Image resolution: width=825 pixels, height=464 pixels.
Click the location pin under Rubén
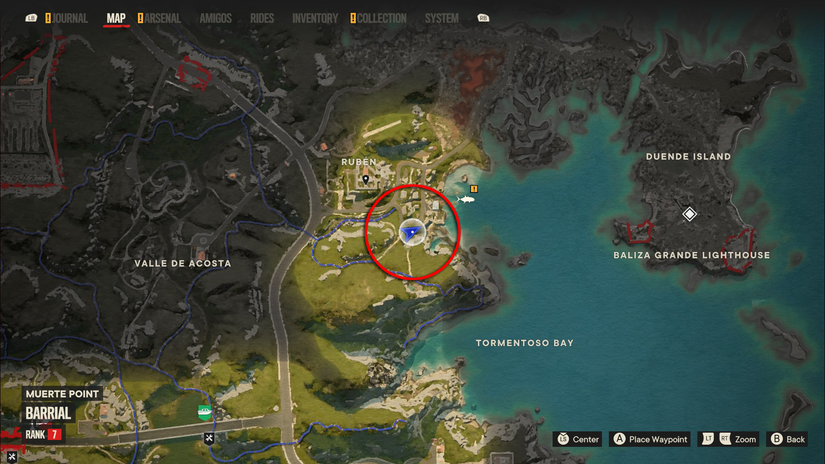(366, 179)
